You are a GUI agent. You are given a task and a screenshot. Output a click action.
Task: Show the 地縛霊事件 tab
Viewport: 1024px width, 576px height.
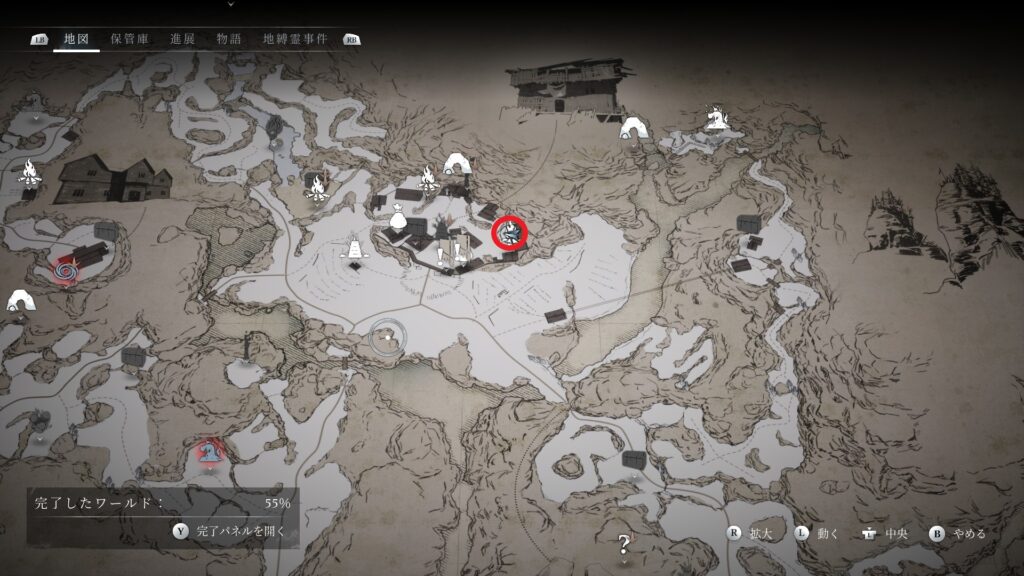(294, 39)
